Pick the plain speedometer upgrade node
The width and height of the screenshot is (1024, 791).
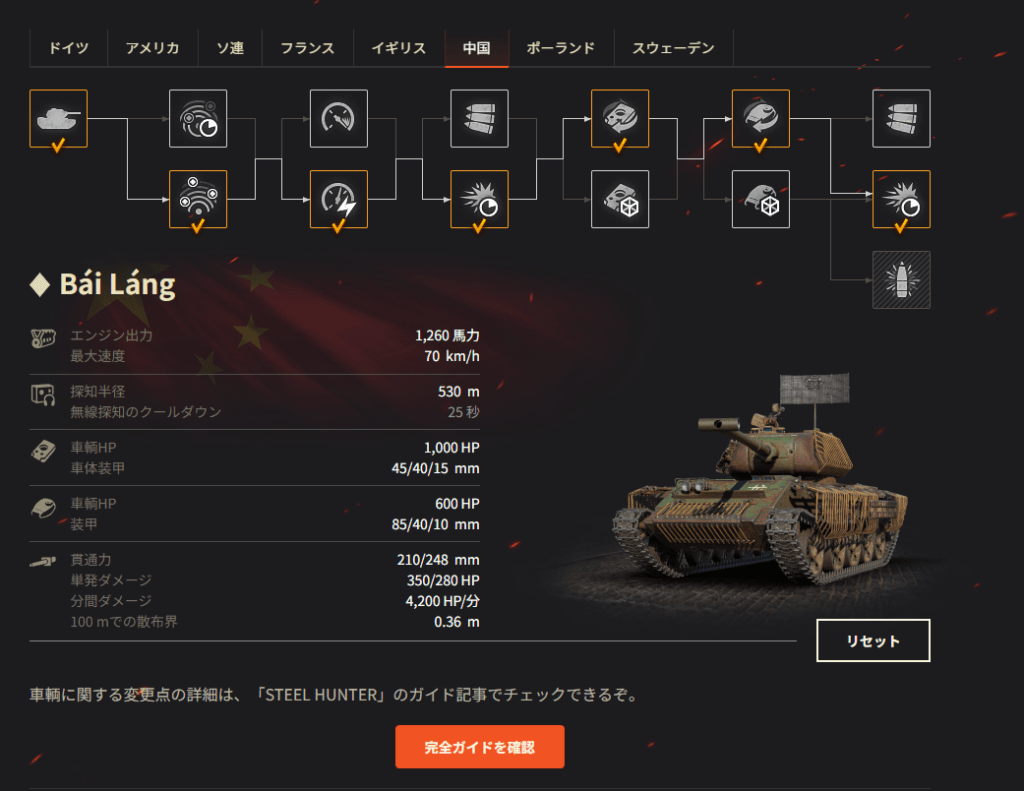point(339,119)
